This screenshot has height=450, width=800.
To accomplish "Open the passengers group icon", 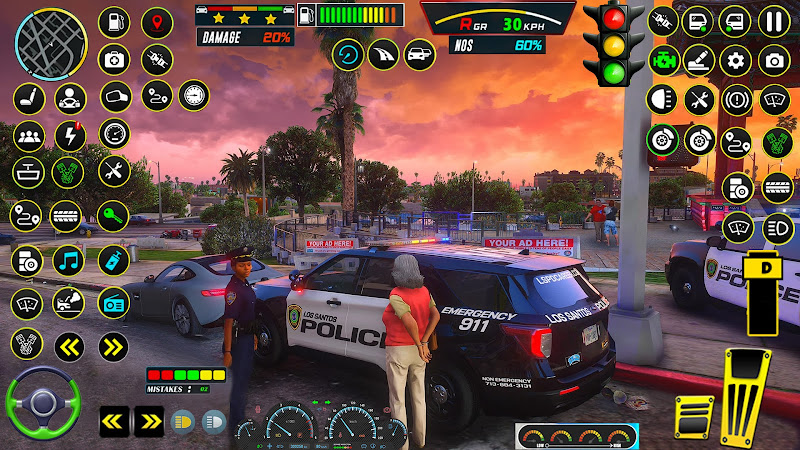I will pyautogui.click(x=27, y=135).
